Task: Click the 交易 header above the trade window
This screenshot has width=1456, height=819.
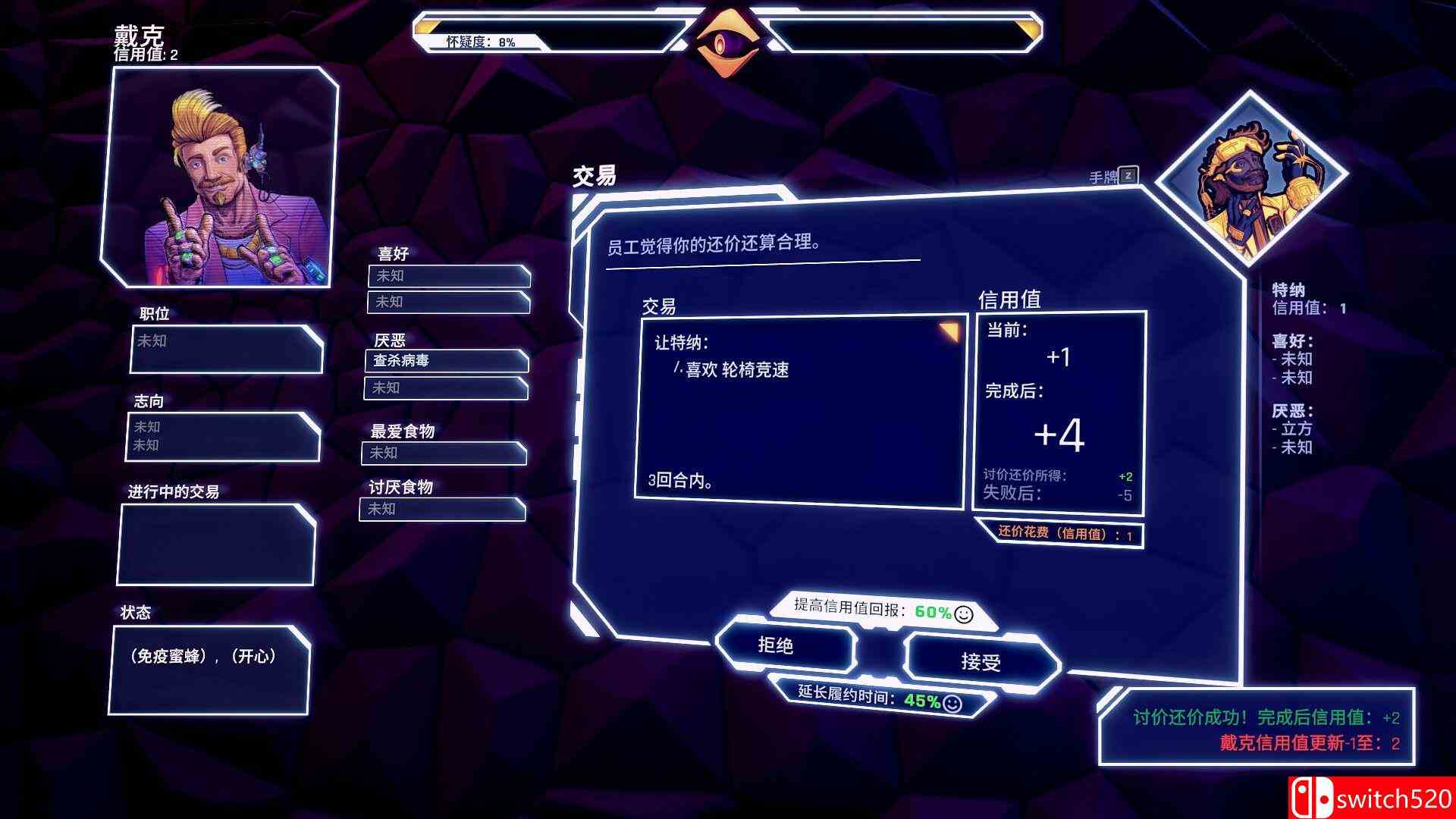Action: click(594, 174)
